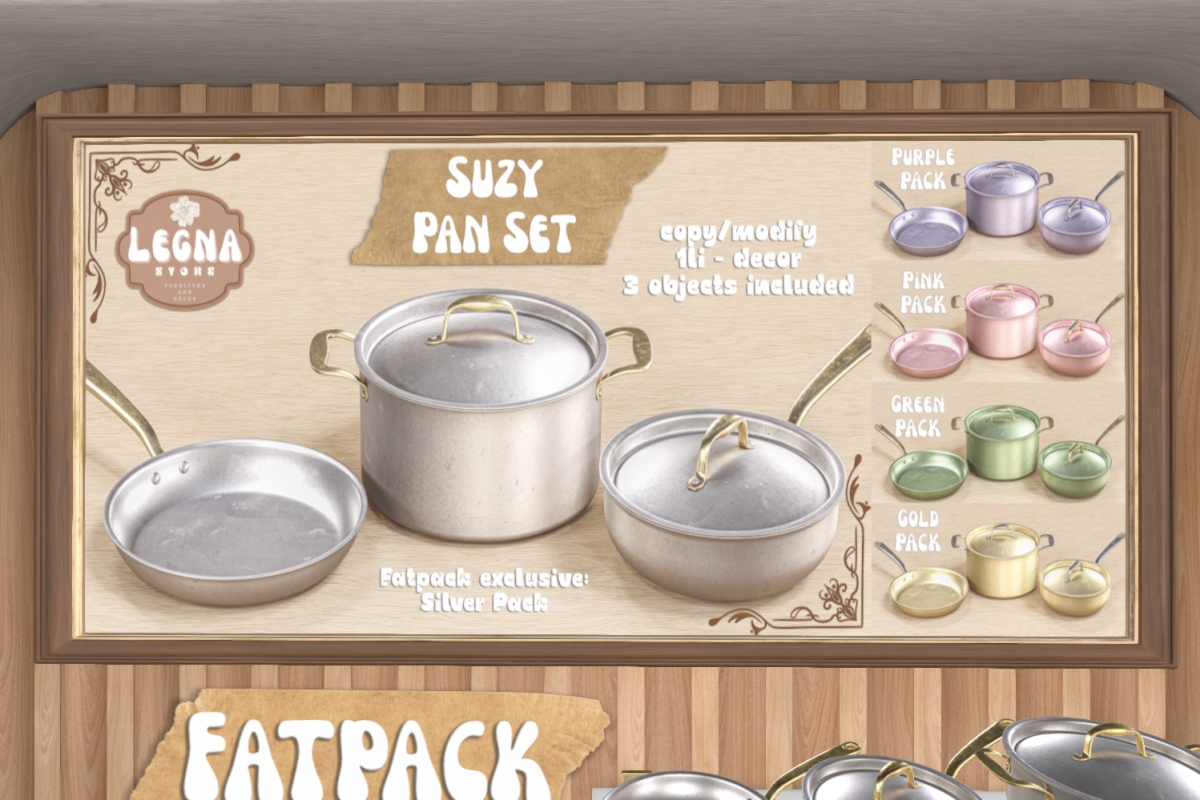Select the Purple Pack pan set preview
This screenshot has width=1200, height=800.
(1000, 203)
